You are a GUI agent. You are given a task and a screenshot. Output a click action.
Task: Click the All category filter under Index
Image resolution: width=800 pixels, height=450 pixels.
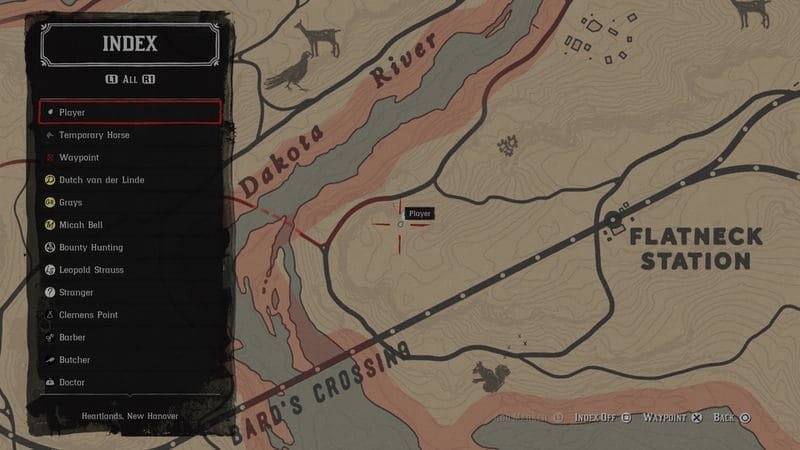pyautogui.click(x=130, y=79)
